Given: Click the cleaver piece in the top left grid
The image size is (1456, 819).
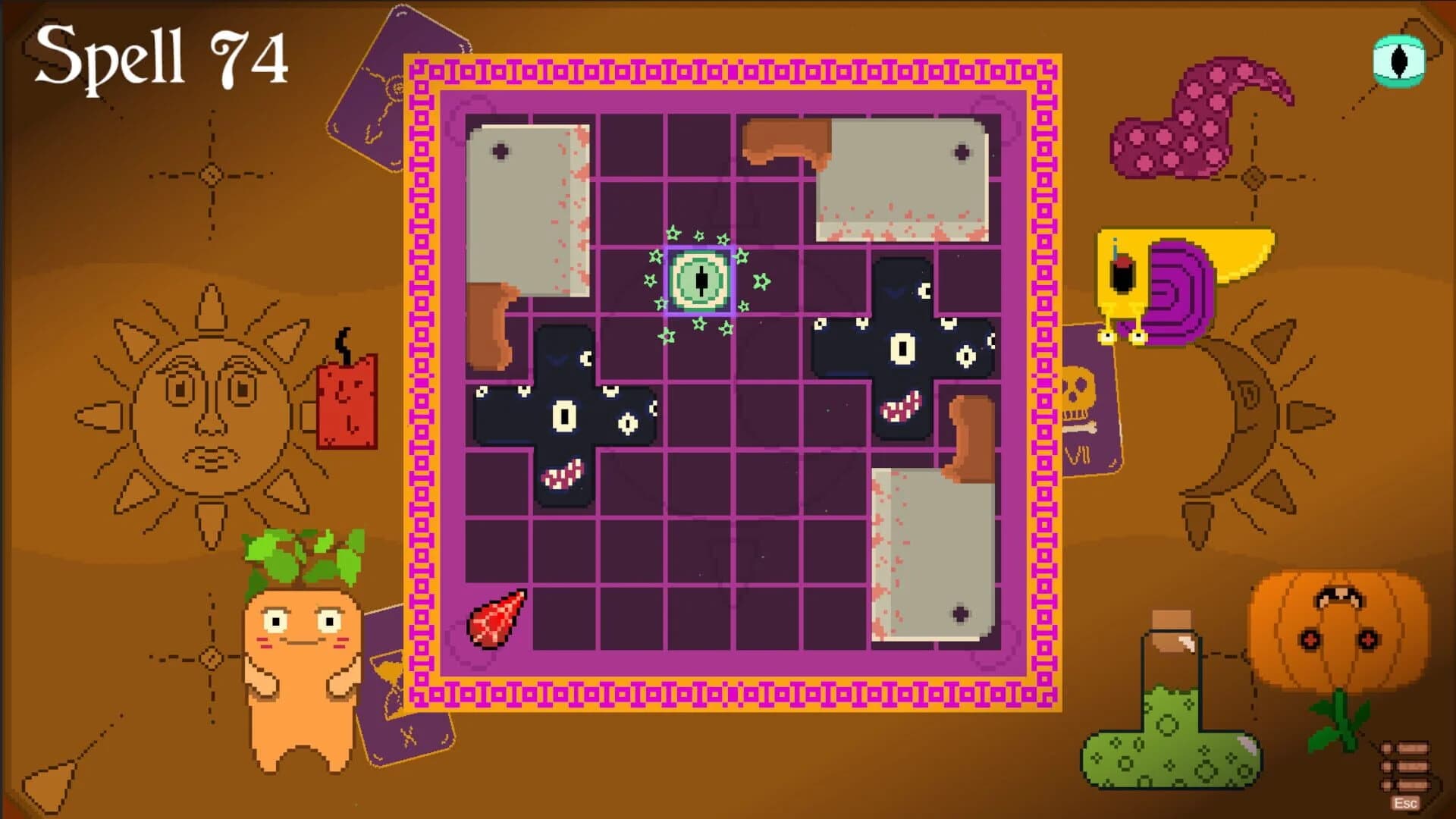Looking at the screenshot, I should tap(531, 205).
